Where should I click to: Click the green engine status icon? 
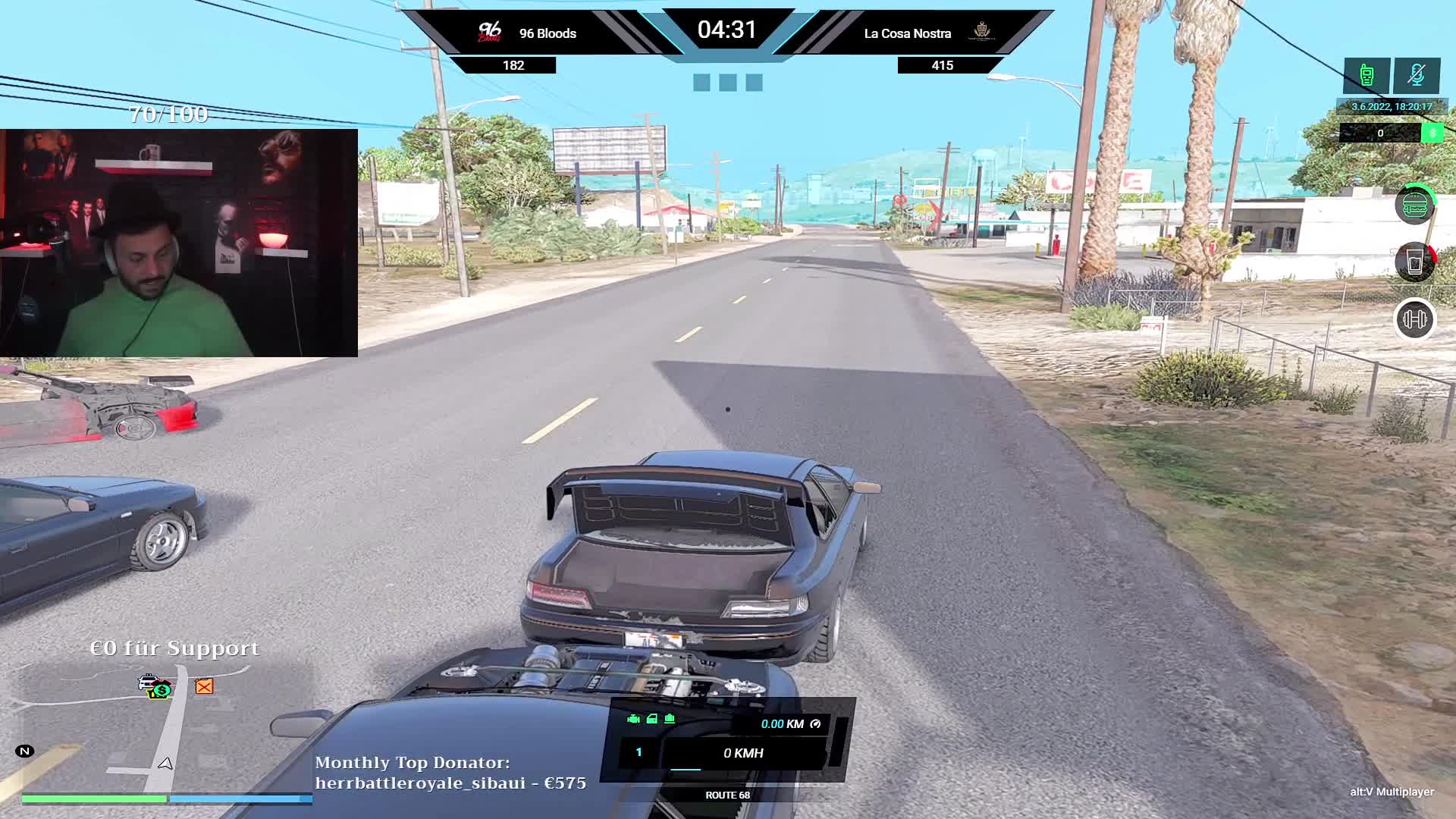pos(634,719)
